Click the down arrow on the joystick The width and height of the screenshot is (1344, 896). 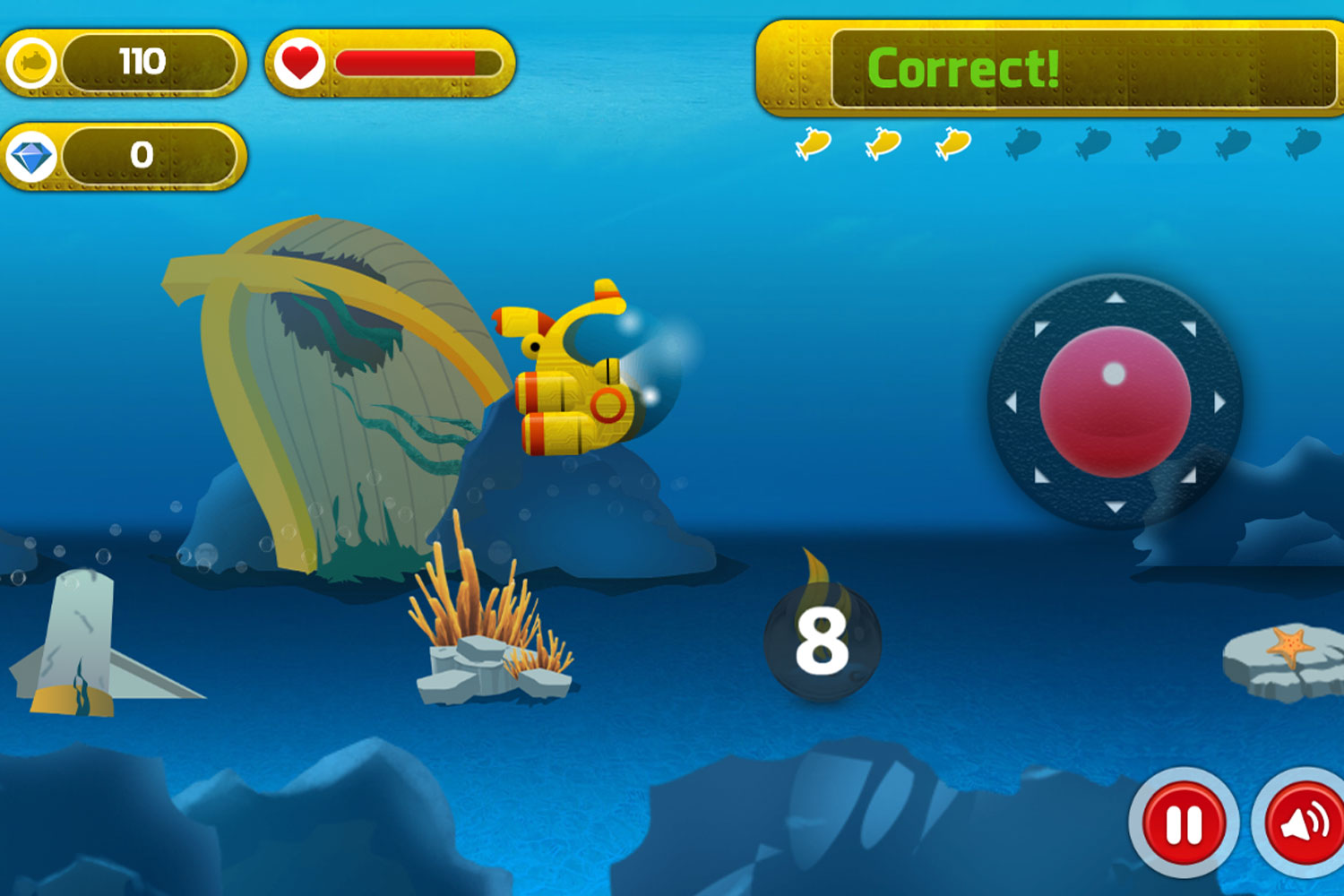[1114, 506]
